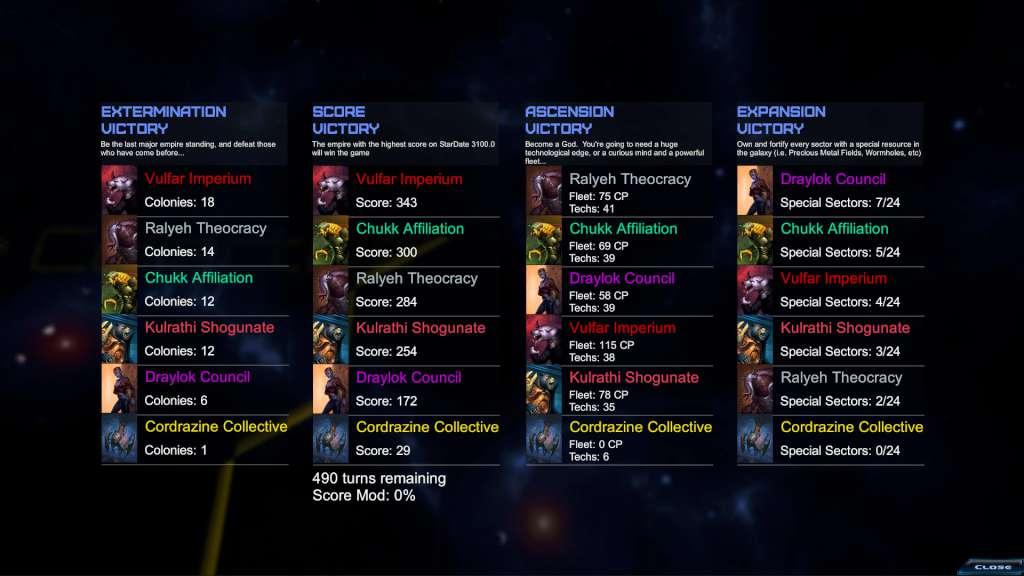Select Vulfar Imperium in the Extermination Victory list

pyautogui.click(x=195, y=190)
